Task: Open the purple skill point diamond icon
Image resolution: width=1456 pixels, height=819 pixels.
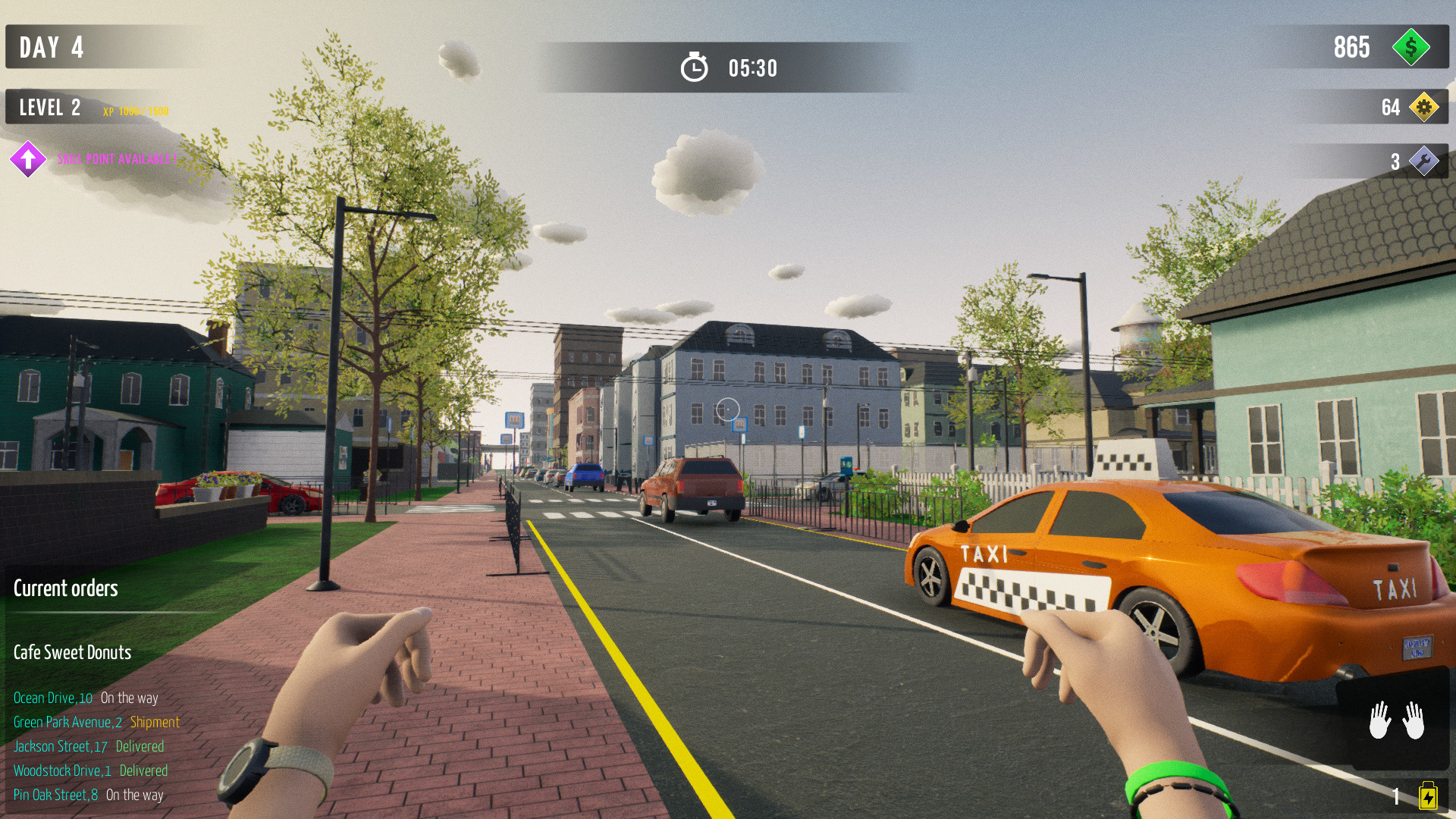Action: point(27,159)
